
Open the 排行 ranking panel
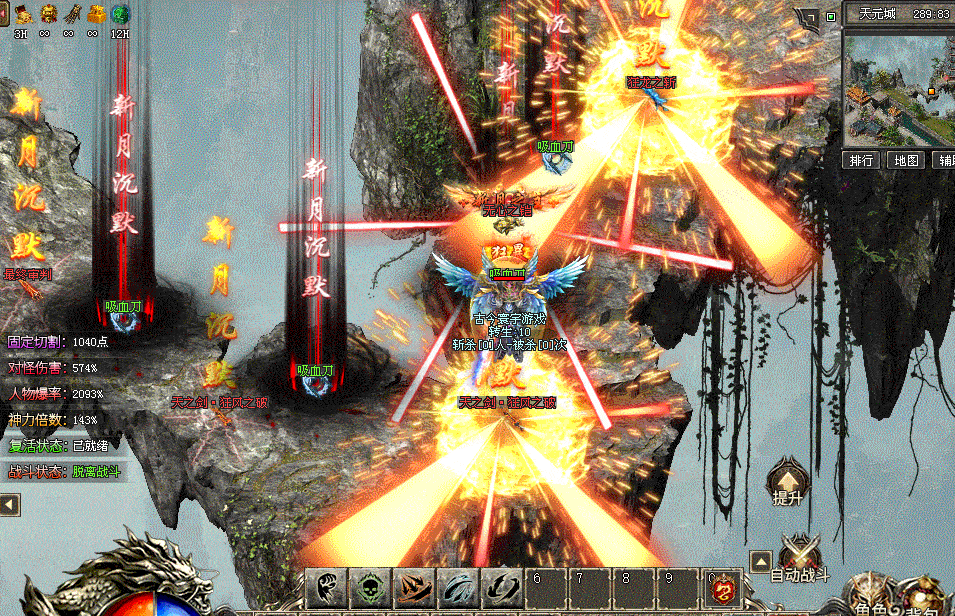862,160
